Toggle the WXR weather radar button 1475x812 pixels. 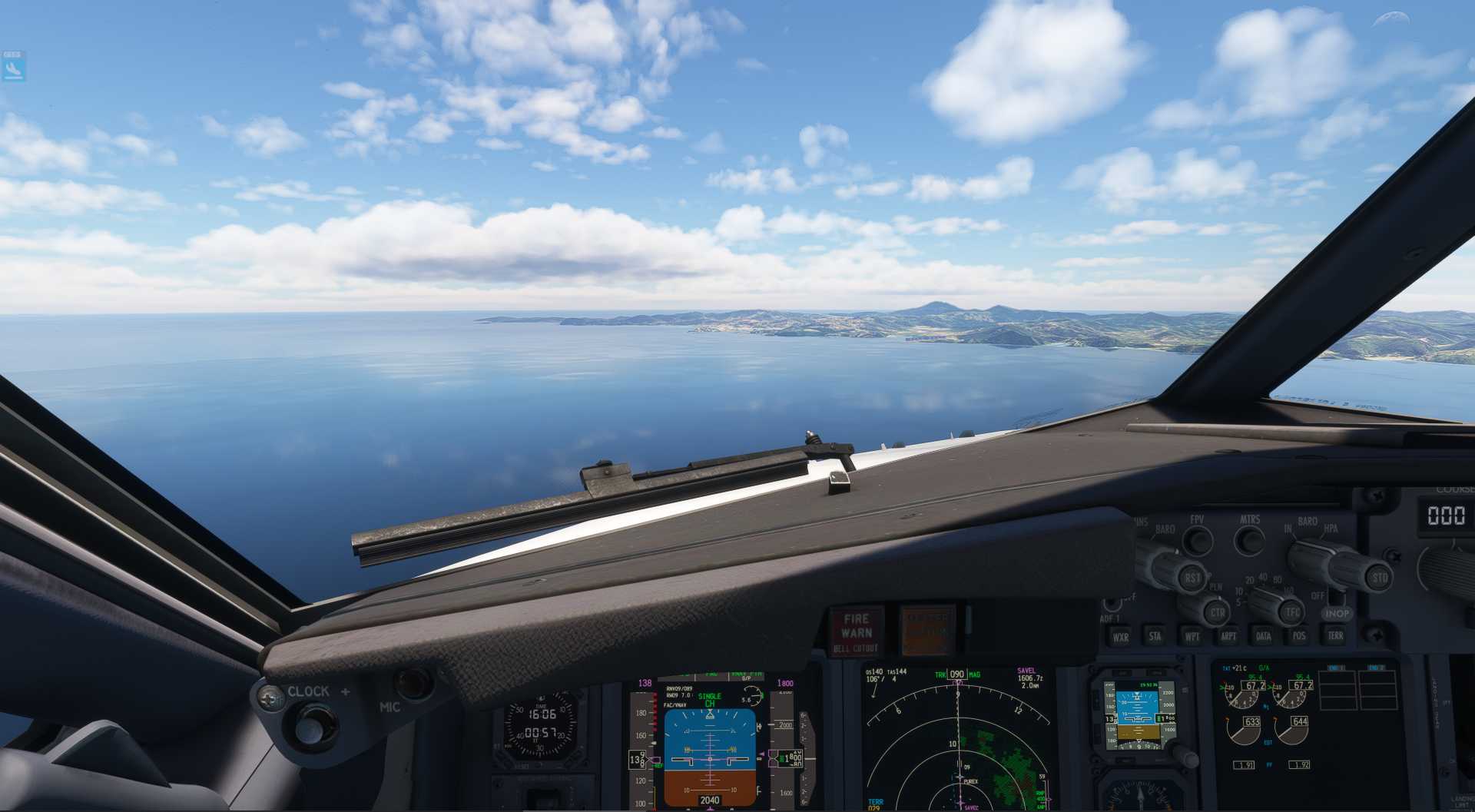pyautogui.click(x=1121, y=637)
